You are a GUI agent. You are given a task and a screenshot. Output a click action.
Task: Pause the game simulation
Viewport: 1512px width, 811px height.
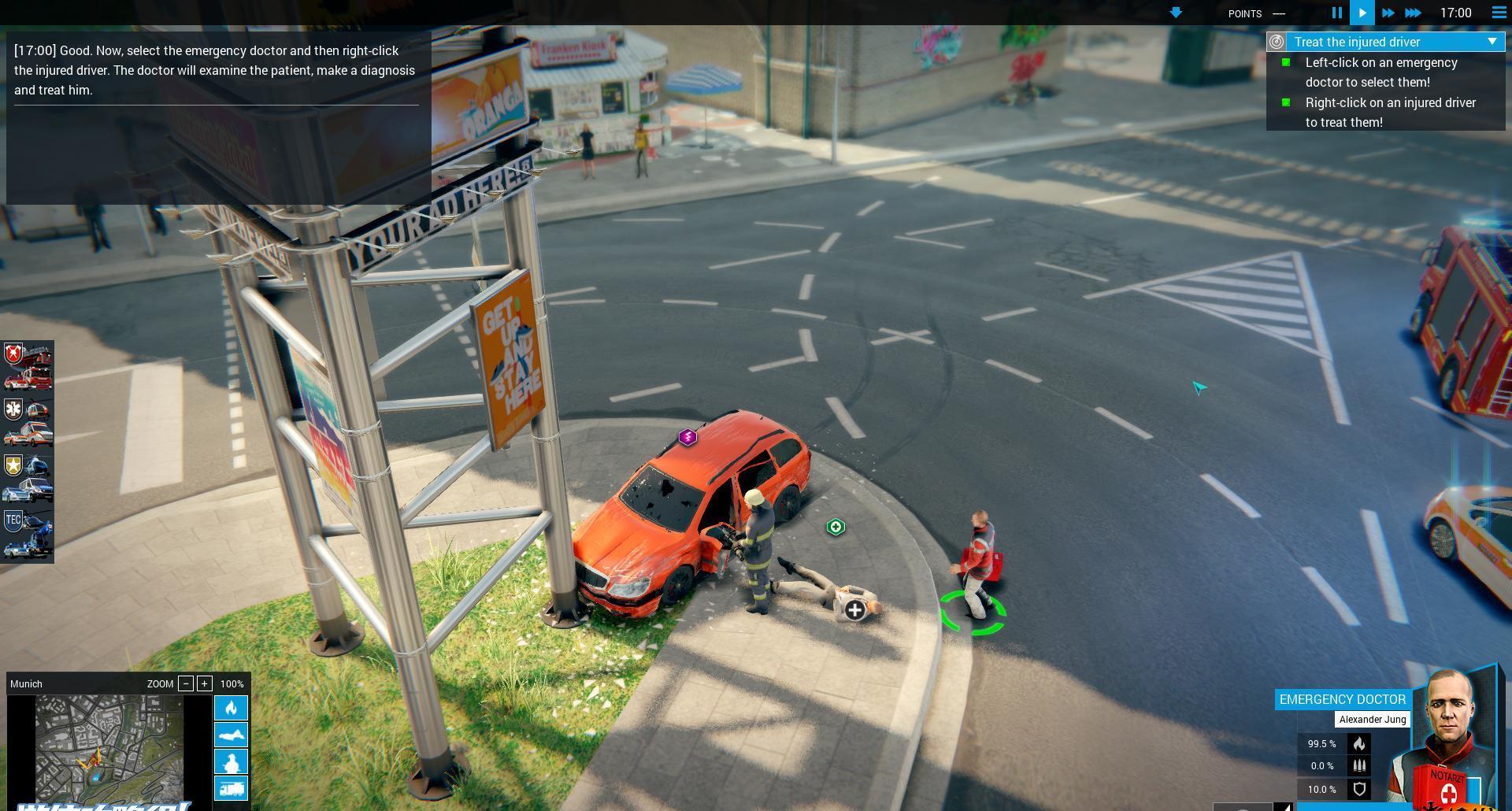[1336, 13]
